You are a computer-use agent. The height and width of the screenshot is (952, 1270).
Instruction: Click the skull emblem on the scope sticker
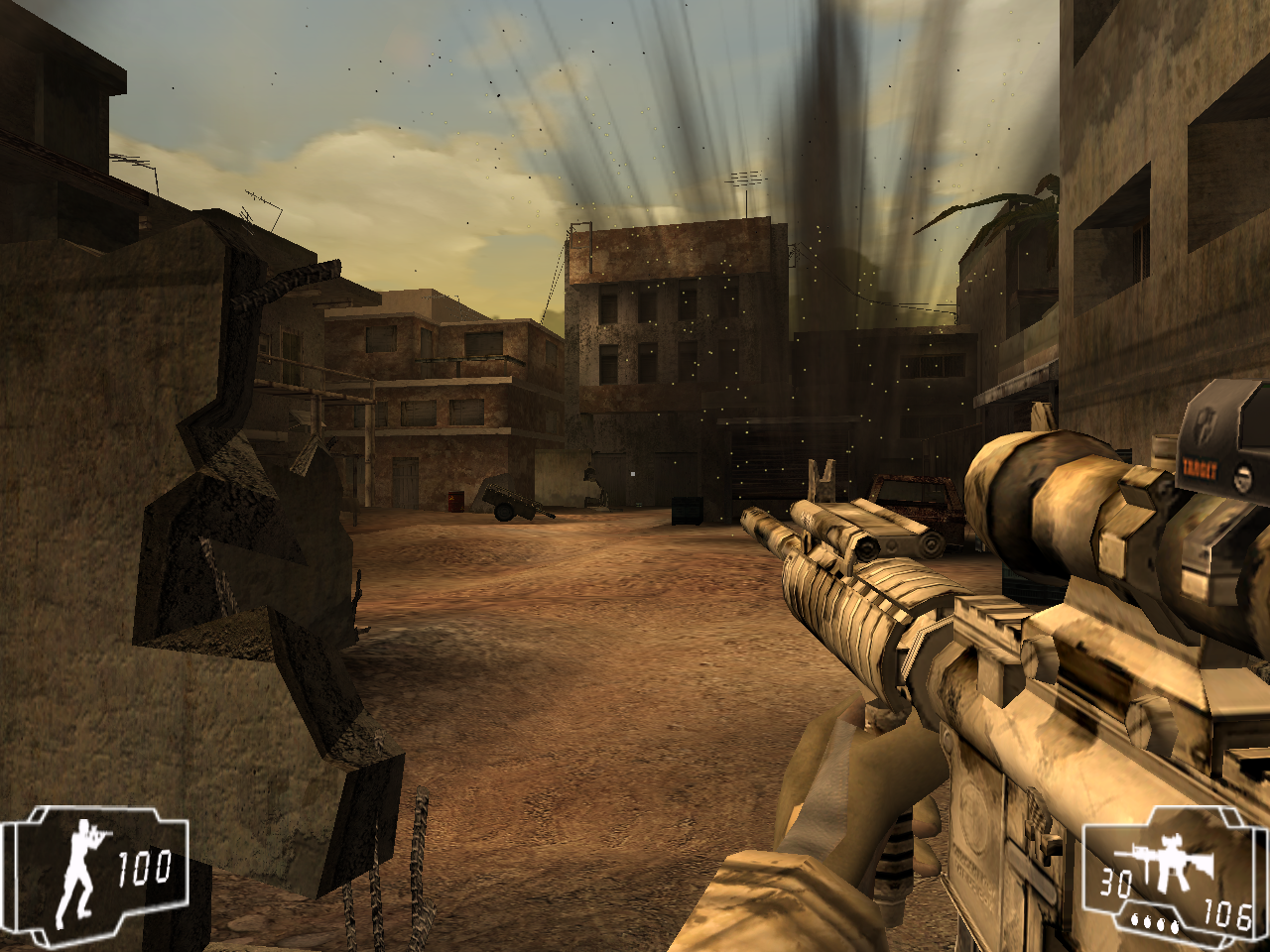1242,477
